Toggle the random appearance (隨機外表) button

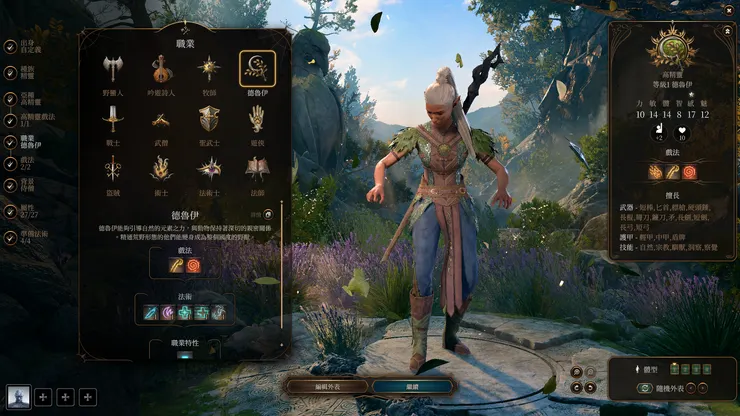click(x=672, y=390)
